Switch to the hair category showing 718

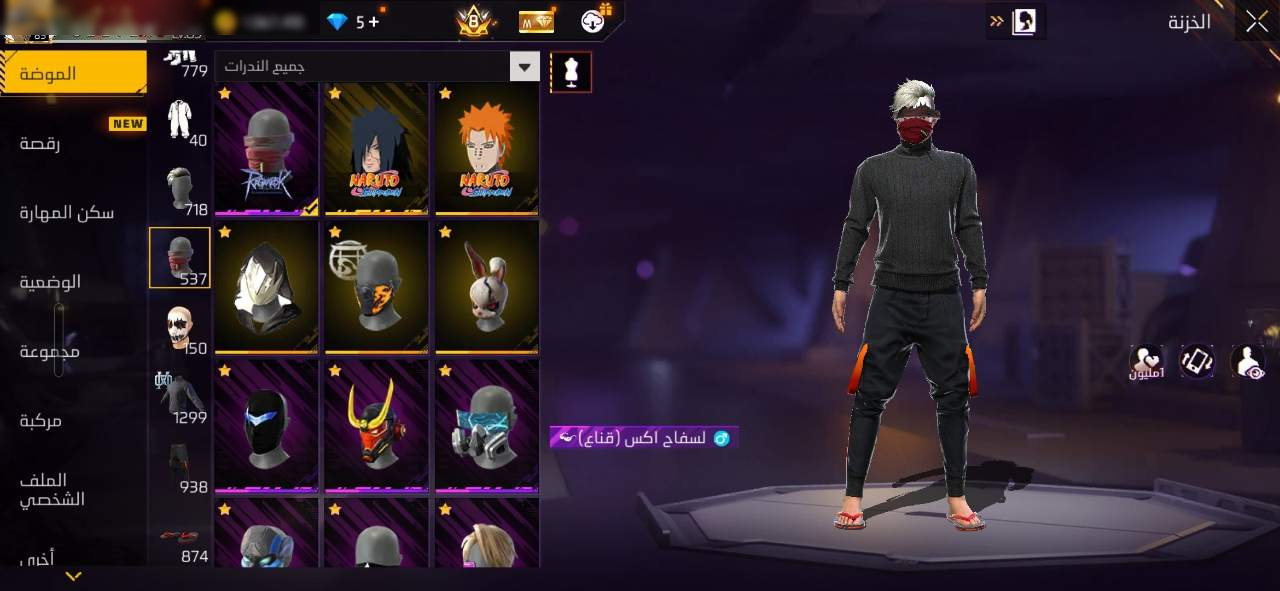(180, 191)
